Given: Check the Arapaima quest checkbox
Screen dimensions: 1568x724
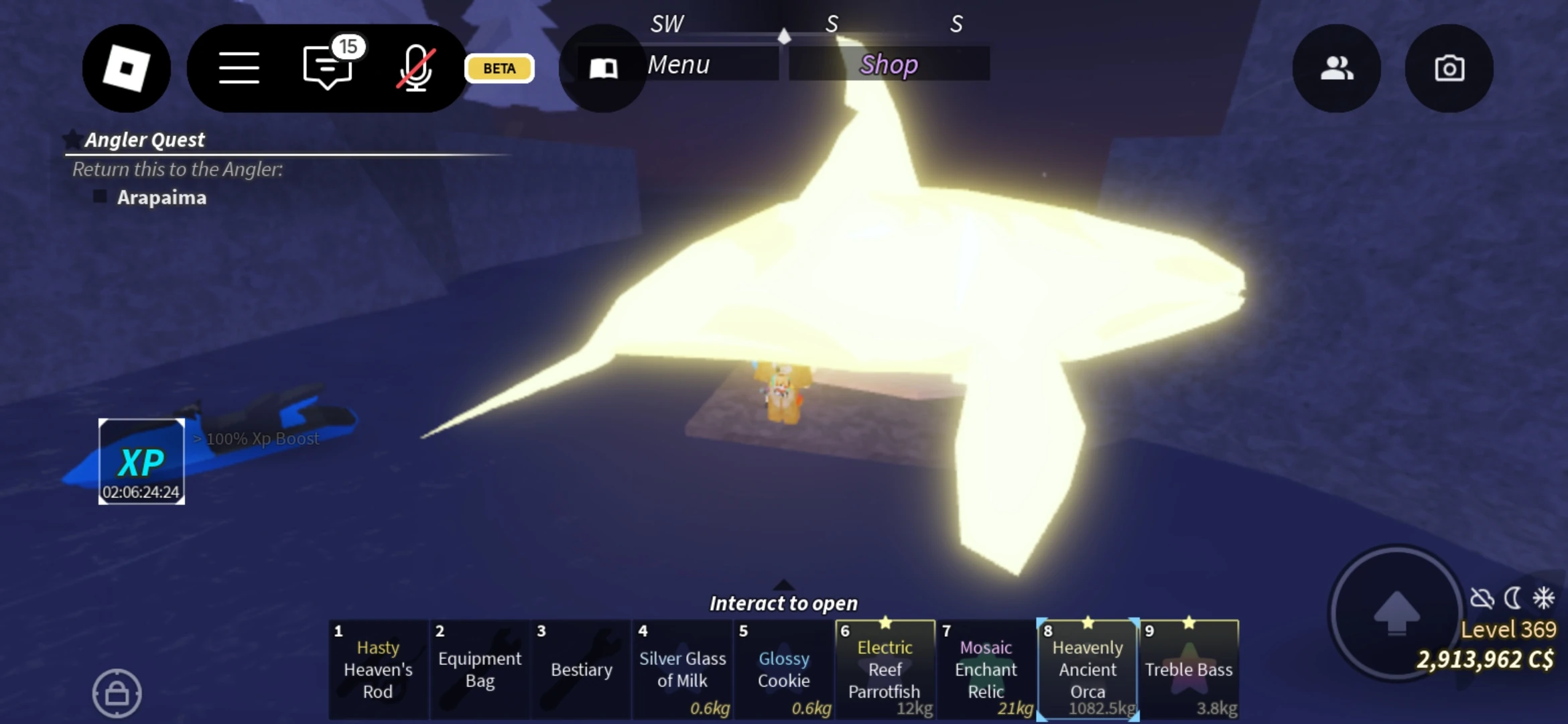Looking at the screenshot, I should pos(99,196).
